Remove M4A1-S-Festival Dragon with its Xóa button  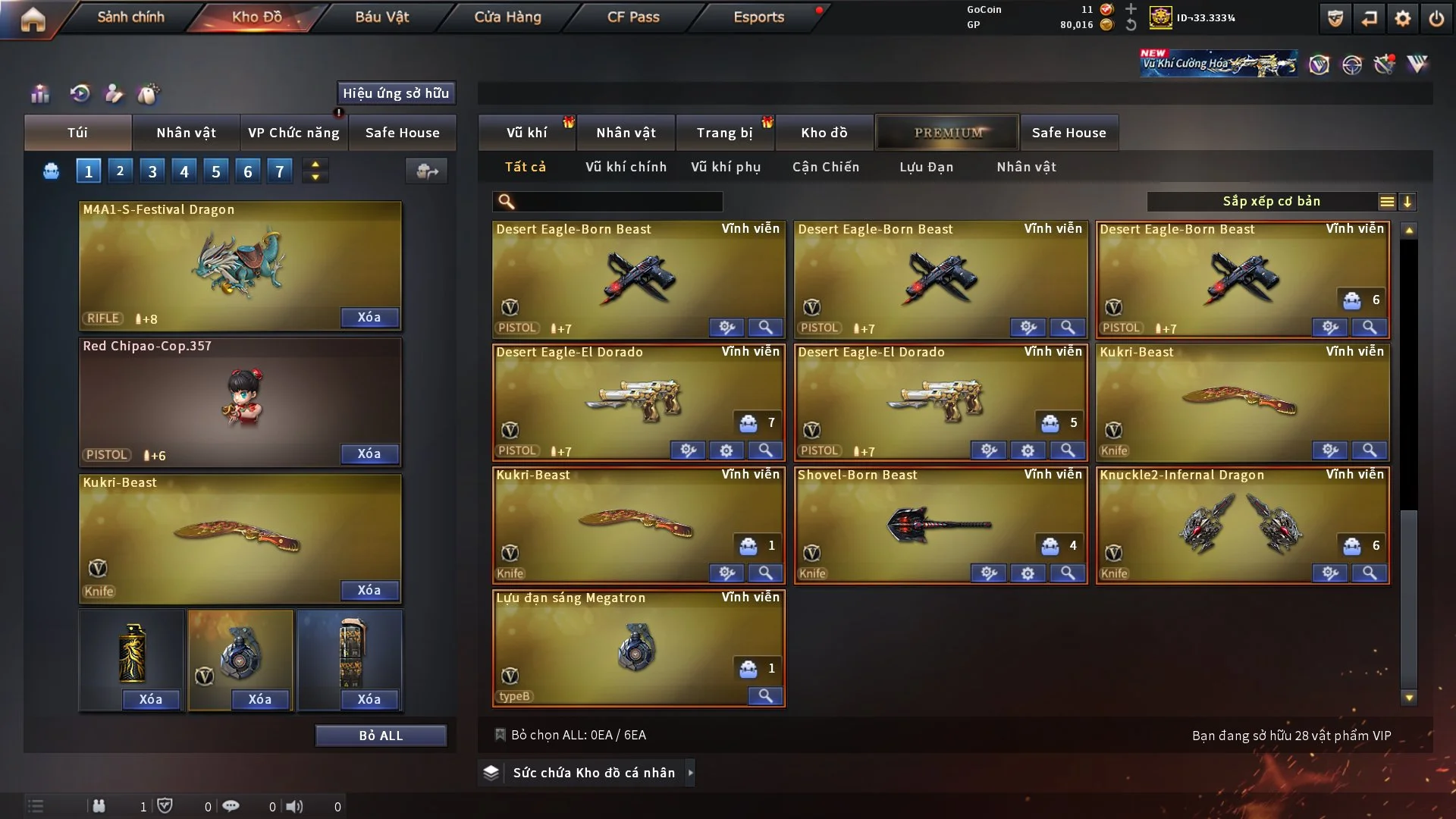369,317
